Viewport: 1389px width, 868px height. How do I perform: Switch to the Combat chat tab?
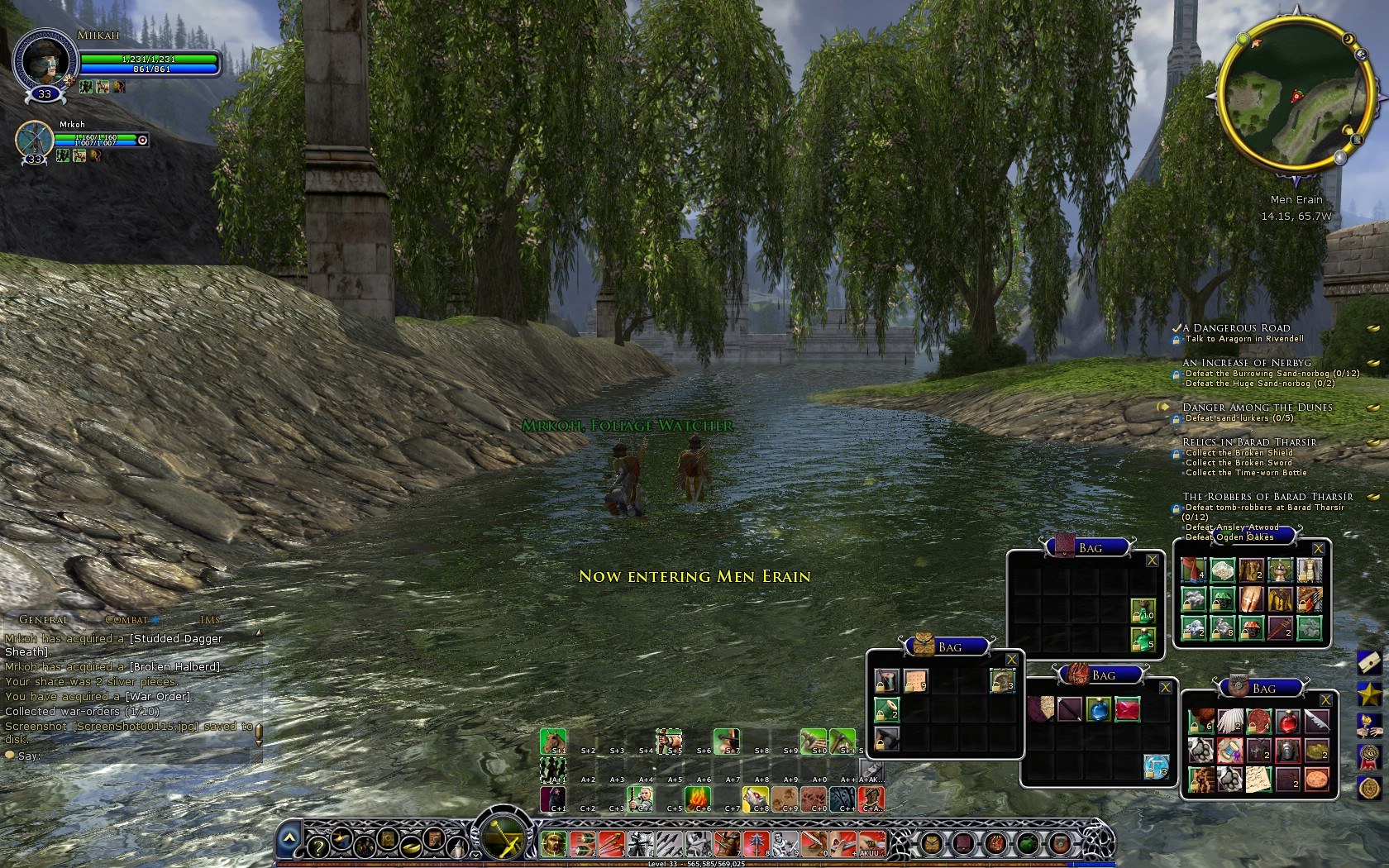point(126,619)
